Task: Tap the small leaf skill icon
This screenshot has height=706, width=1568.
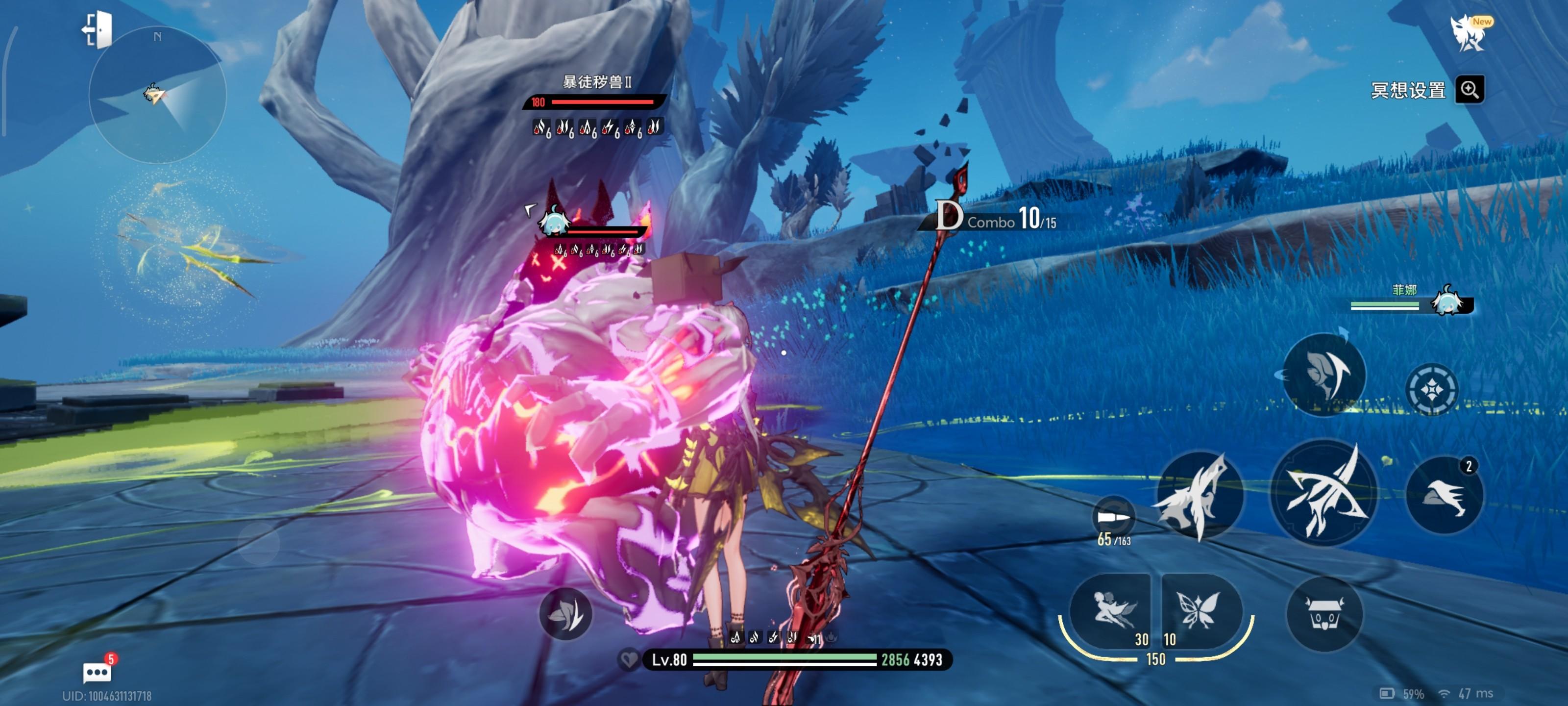Action: 565,613
